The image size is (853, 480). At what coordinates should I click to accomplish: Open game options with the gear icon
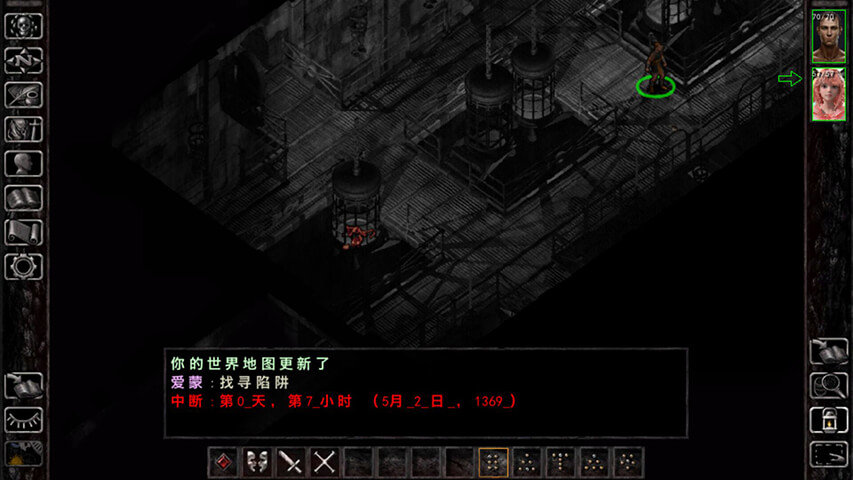[x=23, y=266]
